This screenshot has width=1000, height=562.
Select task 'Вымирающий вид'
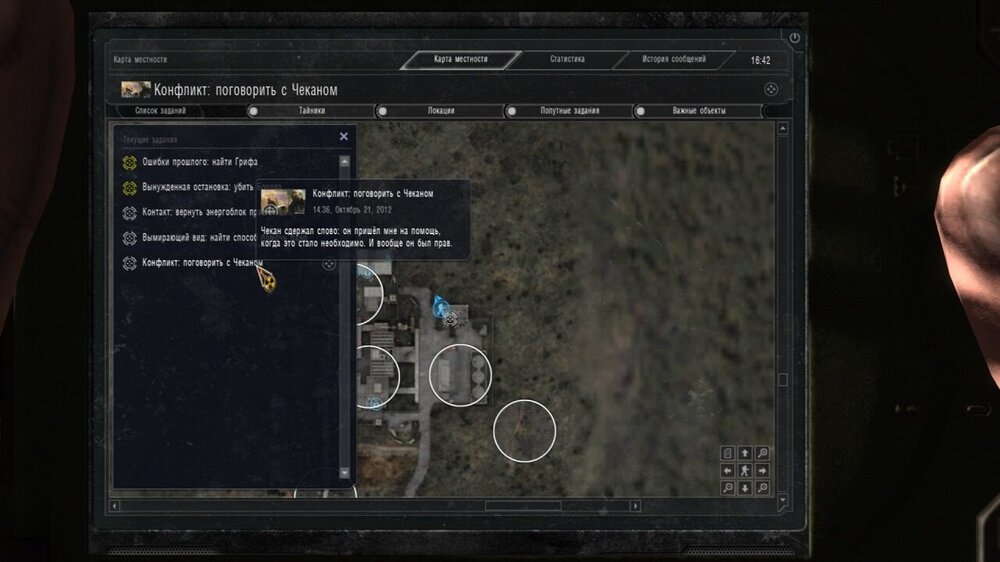(x=190, y=238)
